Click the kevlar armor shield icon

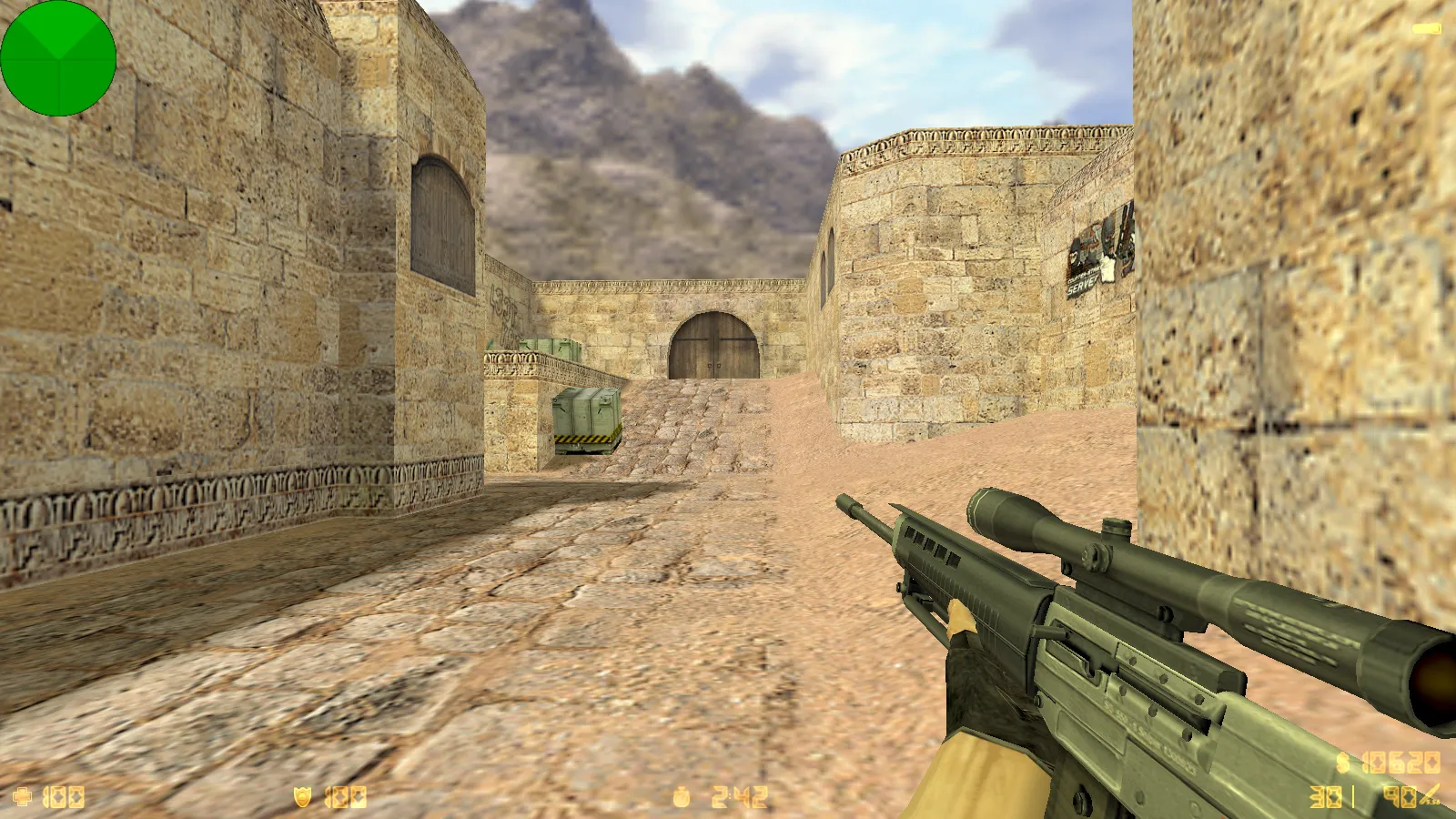pyautogui.click(x=302, y=797)
